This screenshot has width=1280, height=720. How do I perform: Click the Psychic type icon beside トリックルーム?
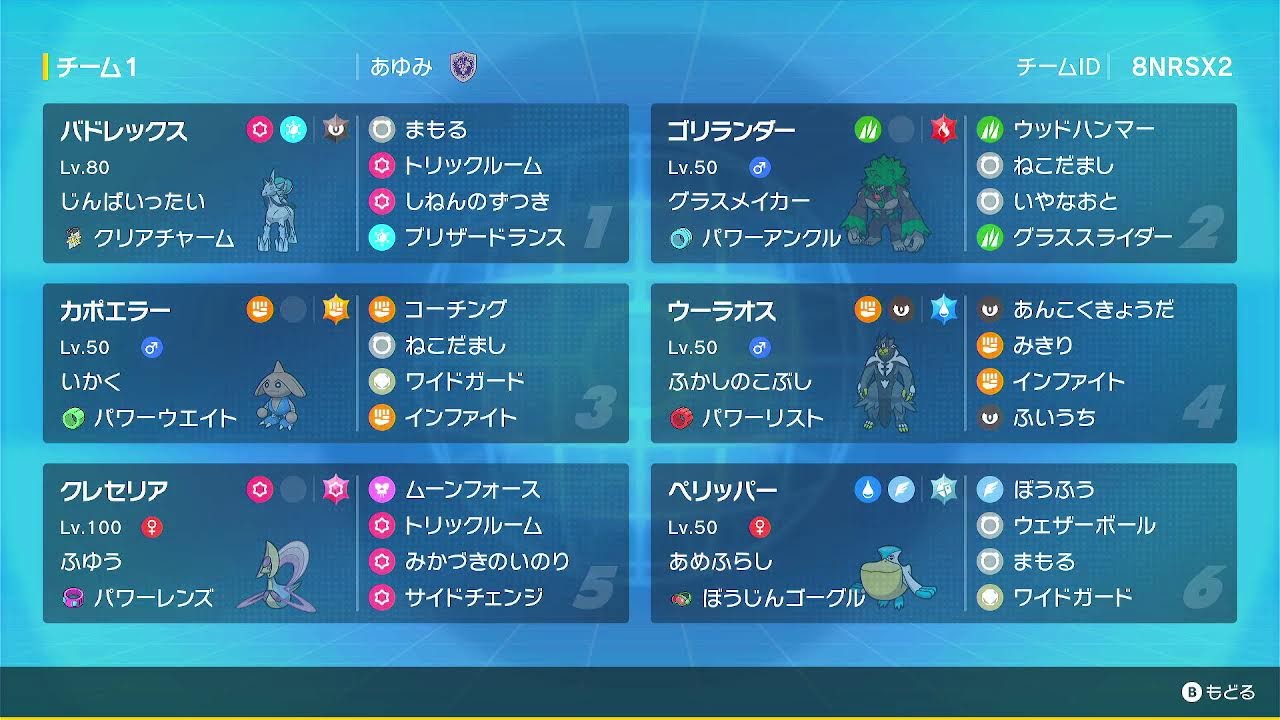click(x=381, y=166)
